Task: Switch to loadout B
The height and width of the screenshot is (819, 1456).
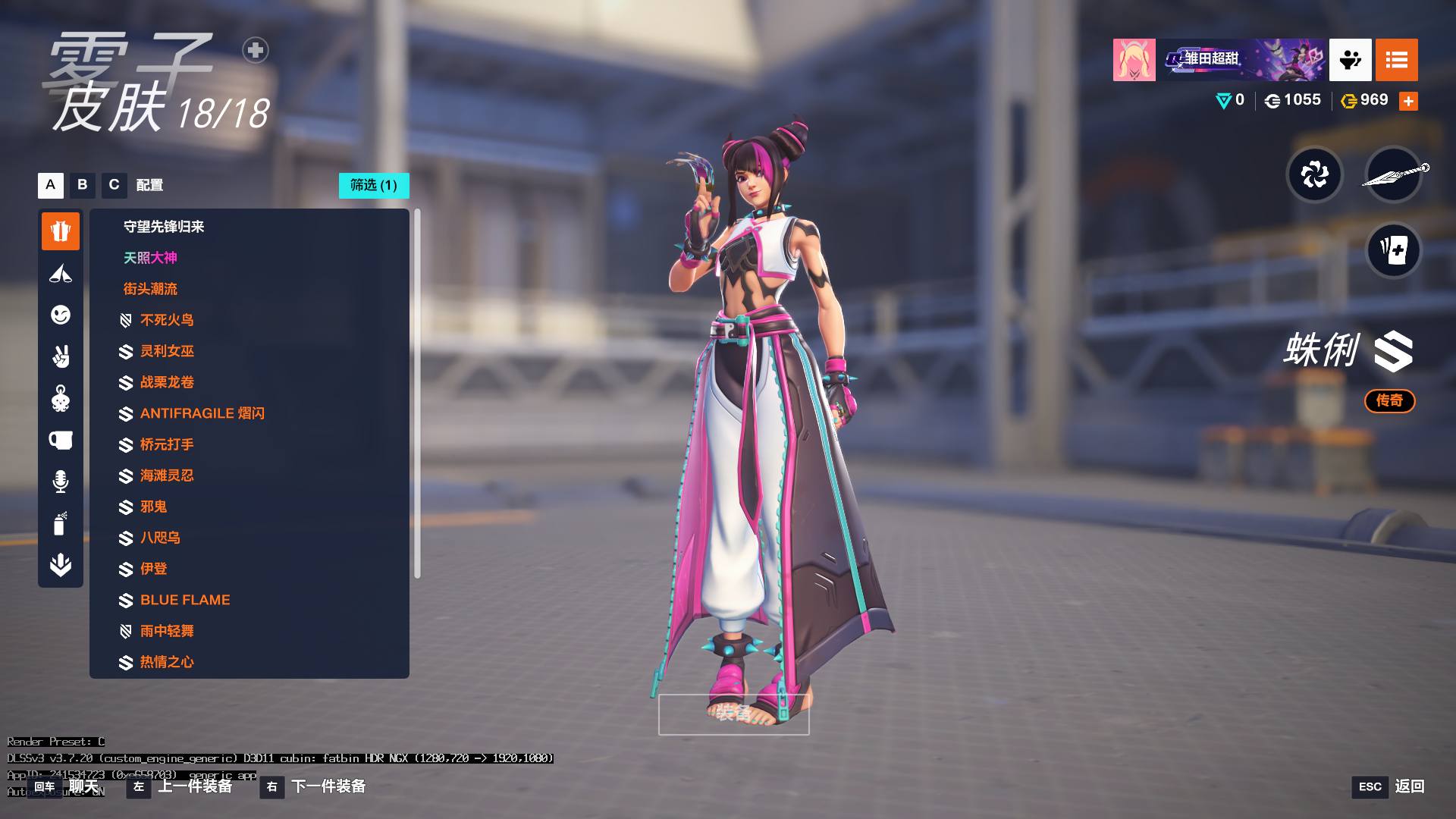Action: [x=83, y=185]
